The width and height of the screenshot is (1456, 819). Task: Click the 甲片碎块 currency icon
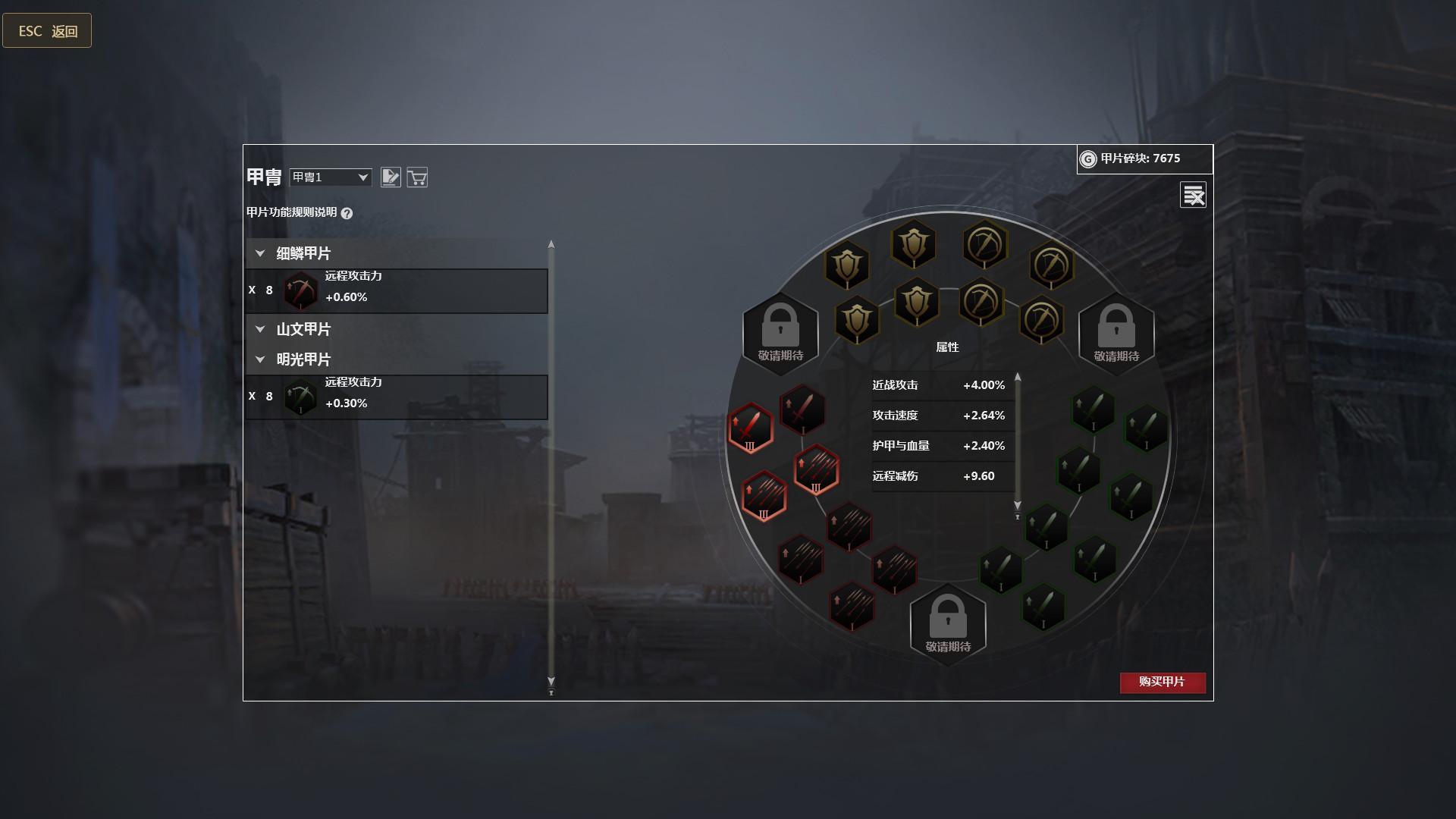[1087, 159]
